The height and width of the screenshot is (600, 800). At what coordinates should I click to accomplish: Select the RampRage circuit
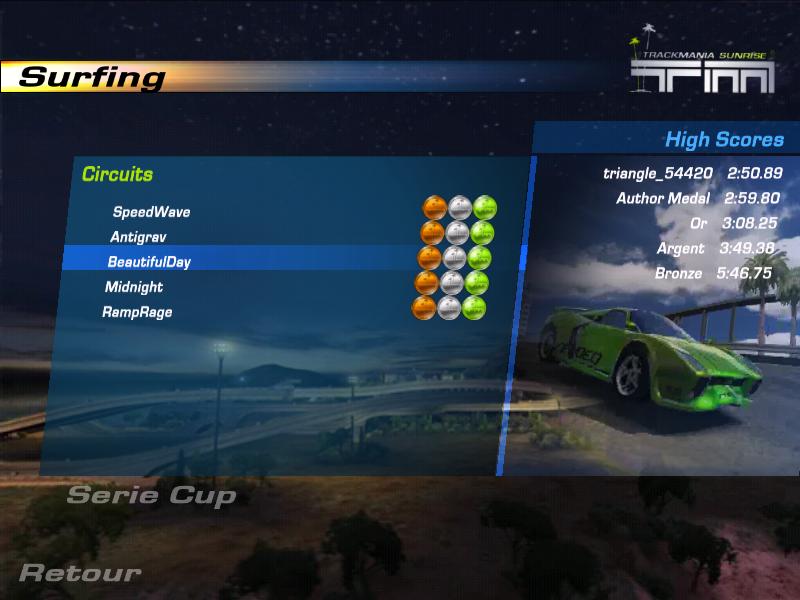[137, 312]
